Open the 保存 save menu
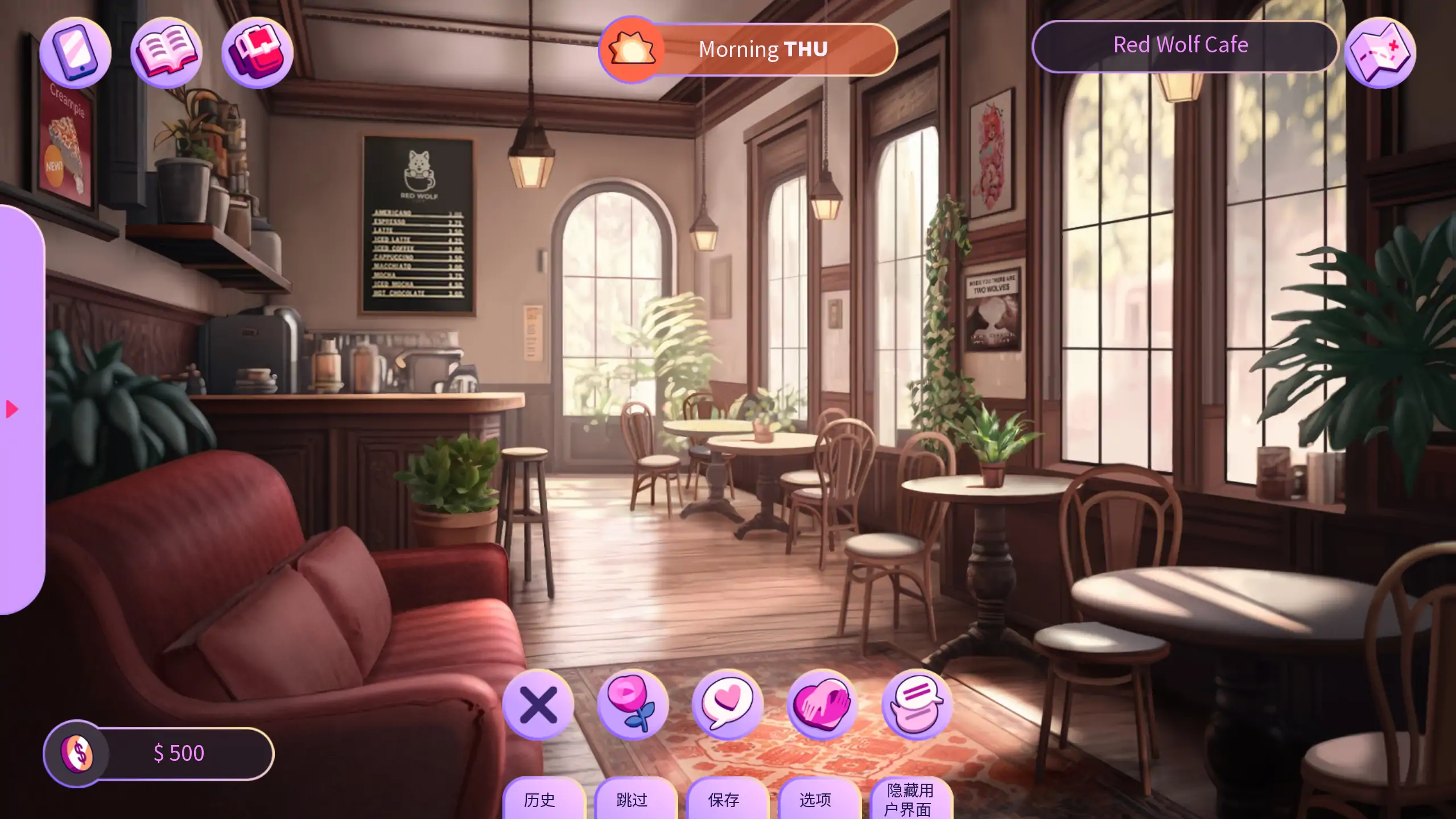Viewport: 1456px width, 819px height. [724, 800]
